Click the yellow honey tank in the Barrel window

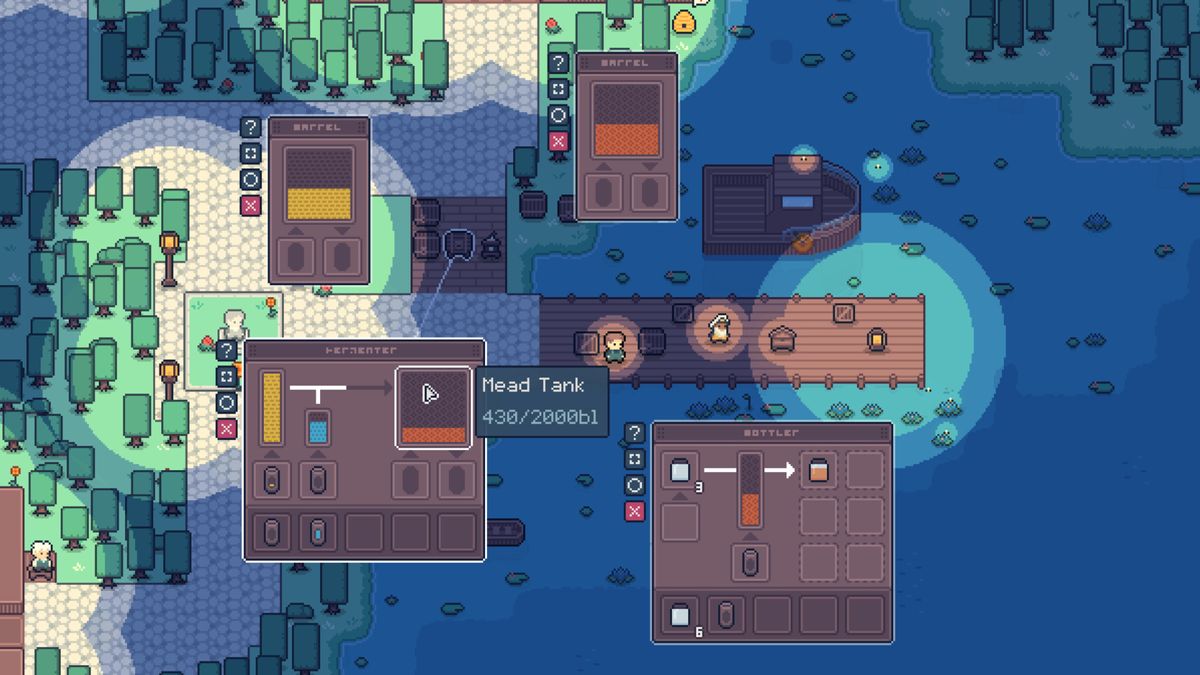(319, 184)
